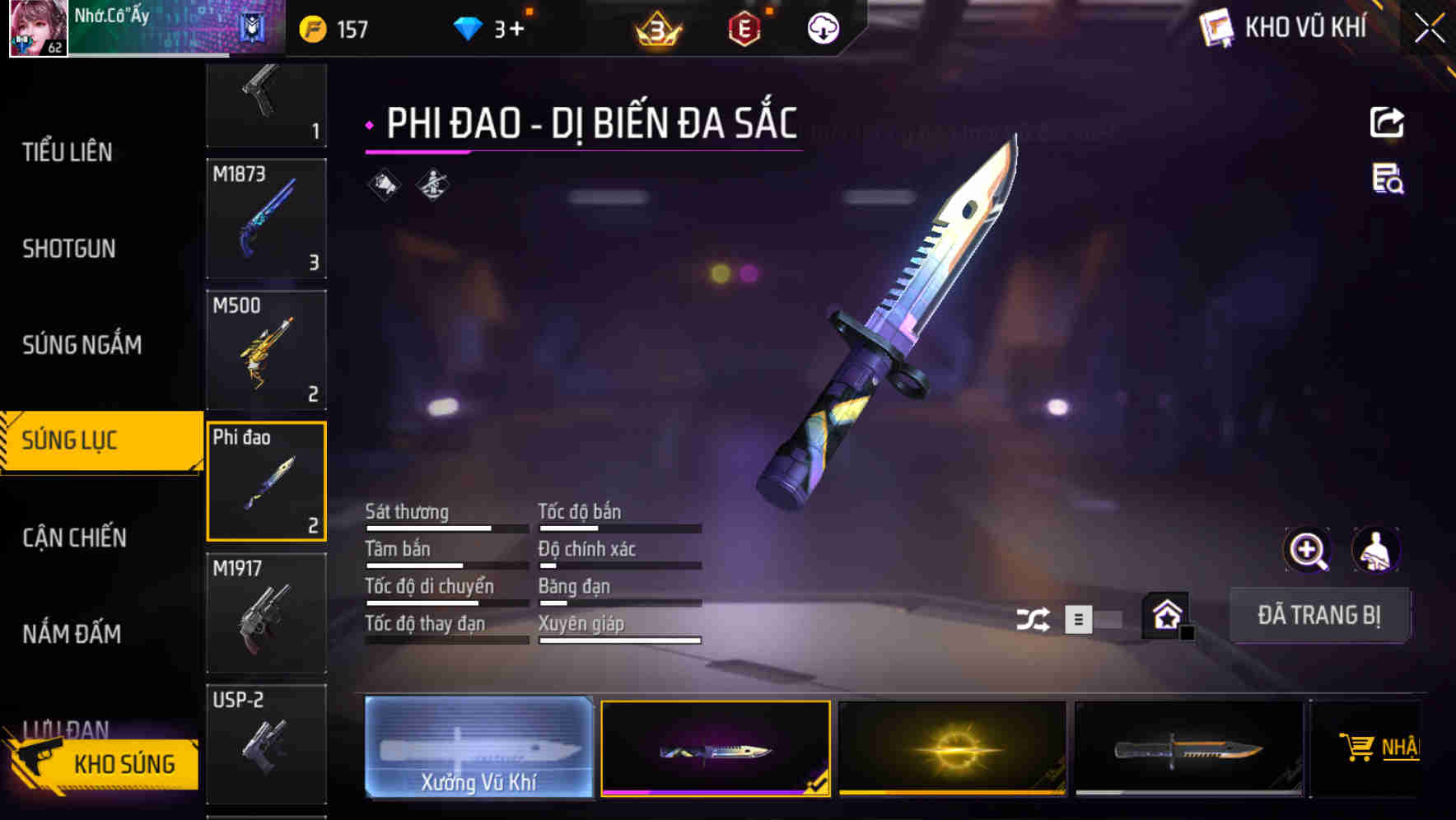Click the character preview icon beside the magnifier
Viewport: 1456px width, 820px height.
(1376, 550)
